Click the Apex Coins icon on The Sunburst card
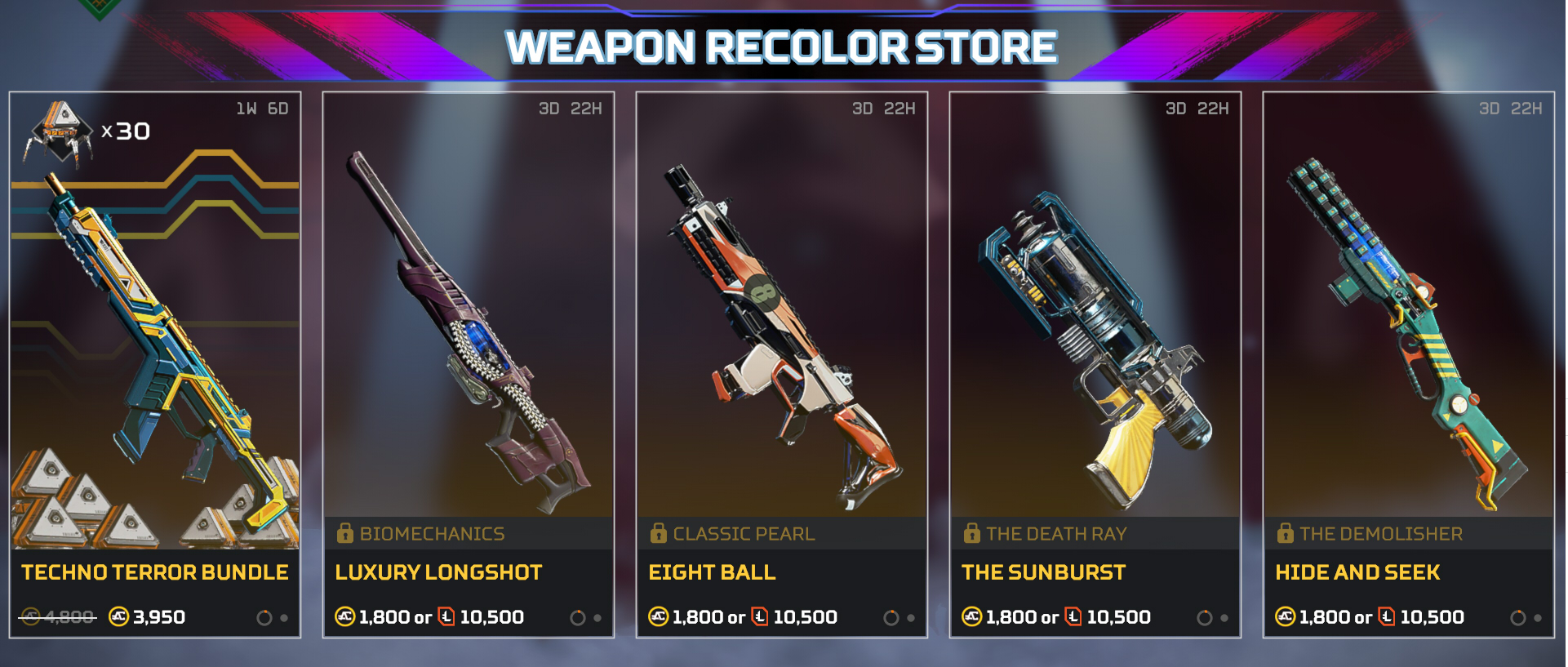This screenshot has width=1568, height=667. point(972,617)
